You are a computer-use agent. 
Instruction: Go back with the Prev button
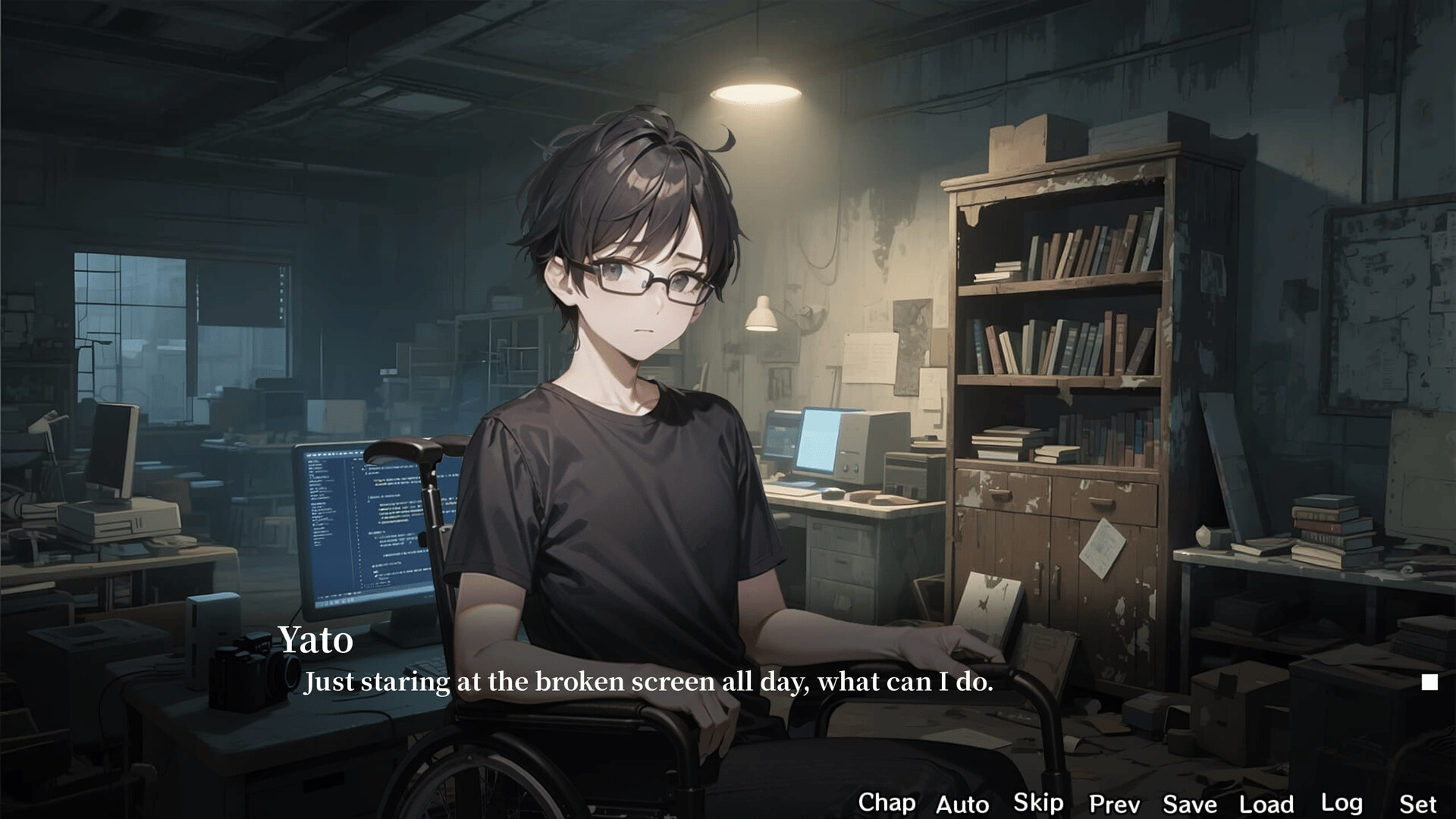tap(1114, 804)
